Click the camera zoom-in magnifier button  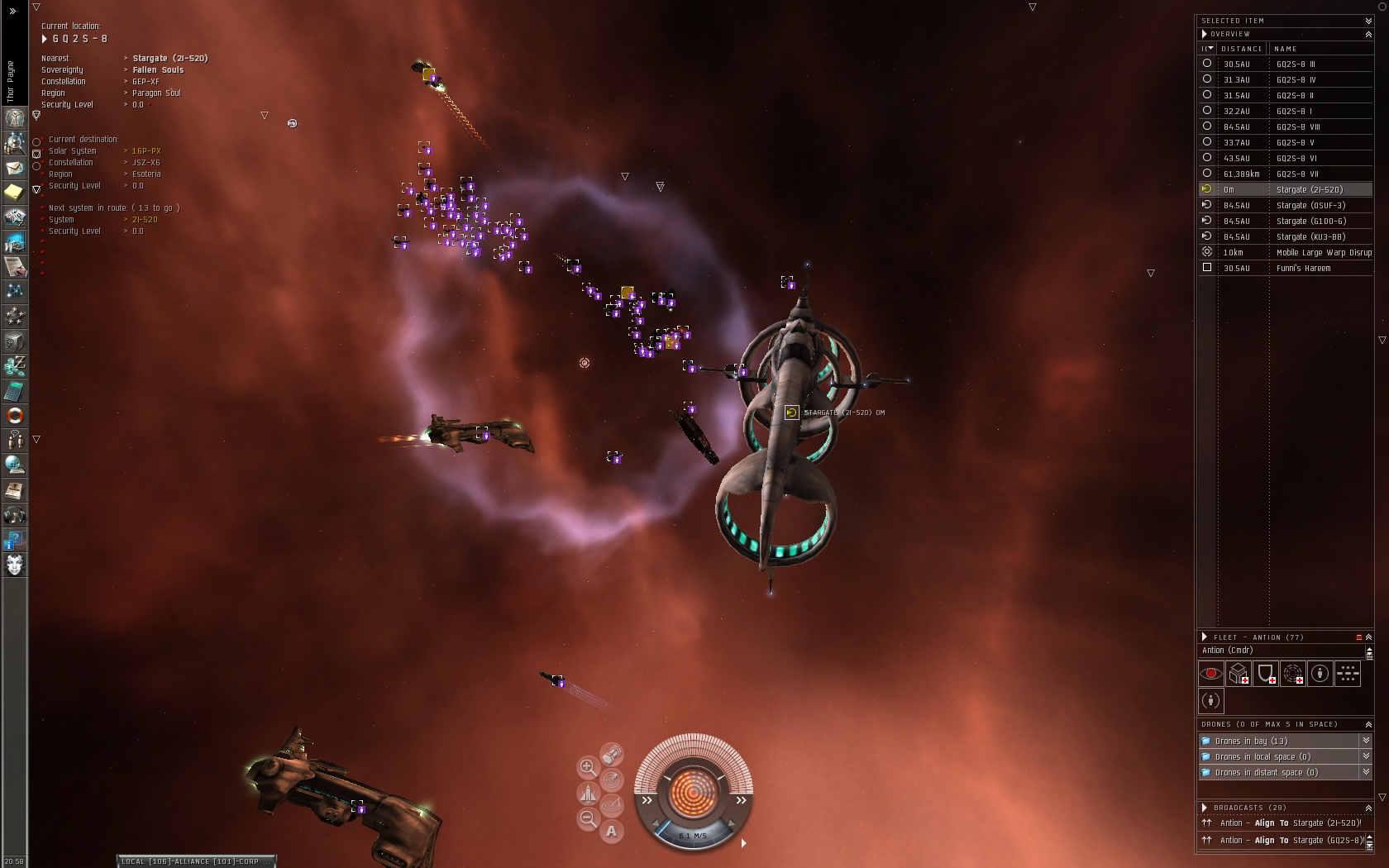point(588,767)
